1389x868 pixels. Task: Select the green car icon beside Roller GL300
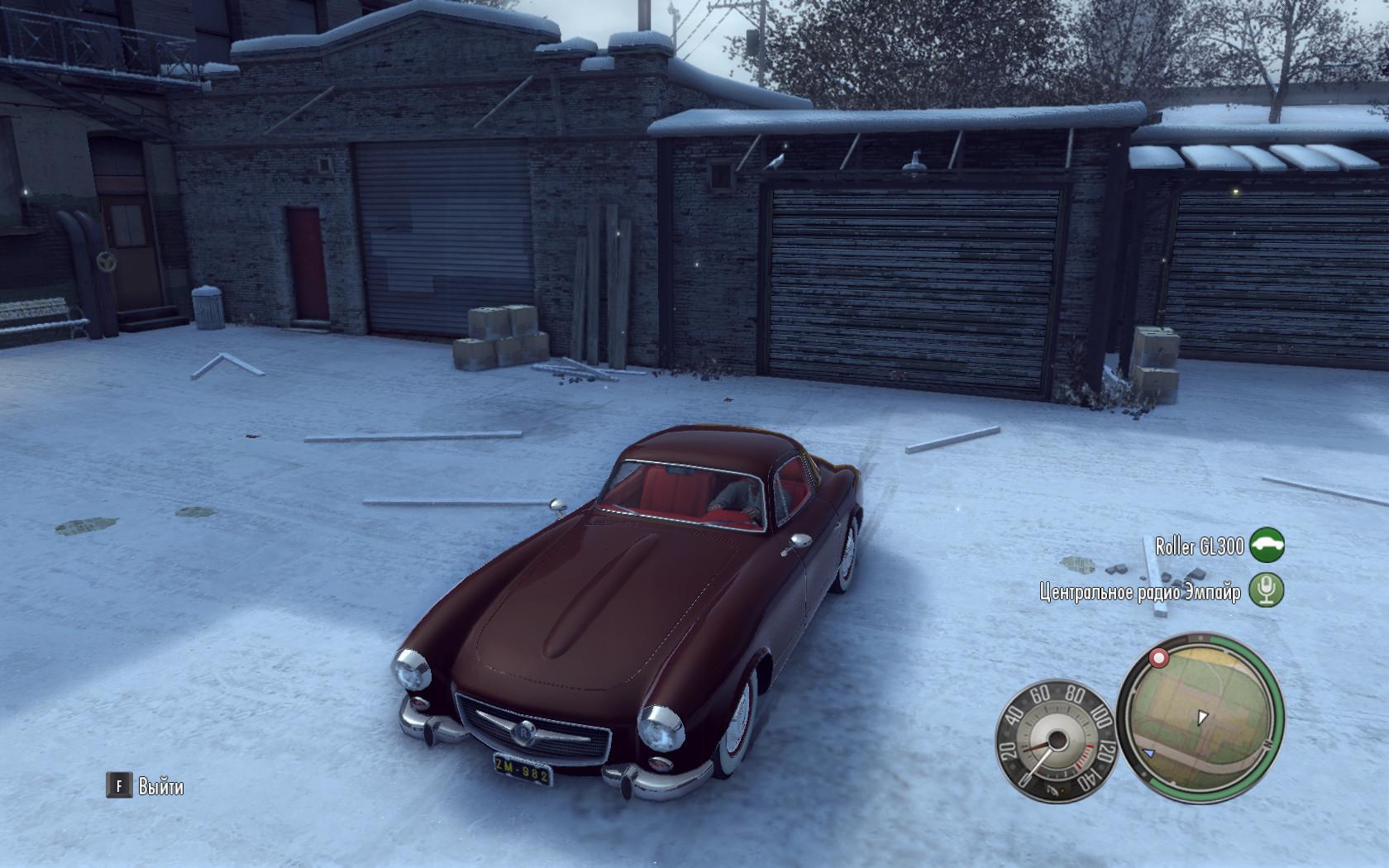1266,546
